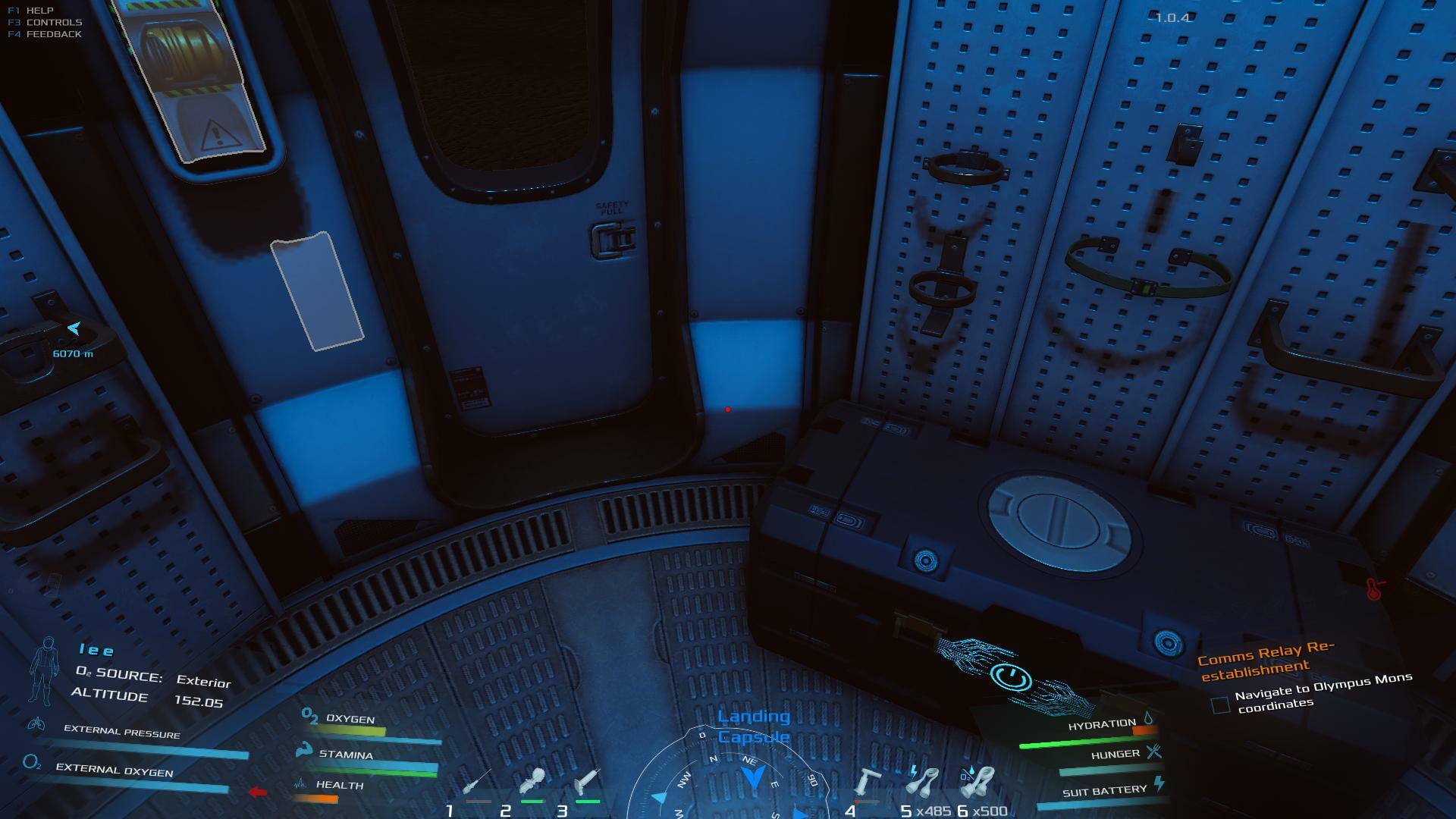Select the oxygen-water hose slot x500
1456x819 pixels.
click(x=980, y=781)
